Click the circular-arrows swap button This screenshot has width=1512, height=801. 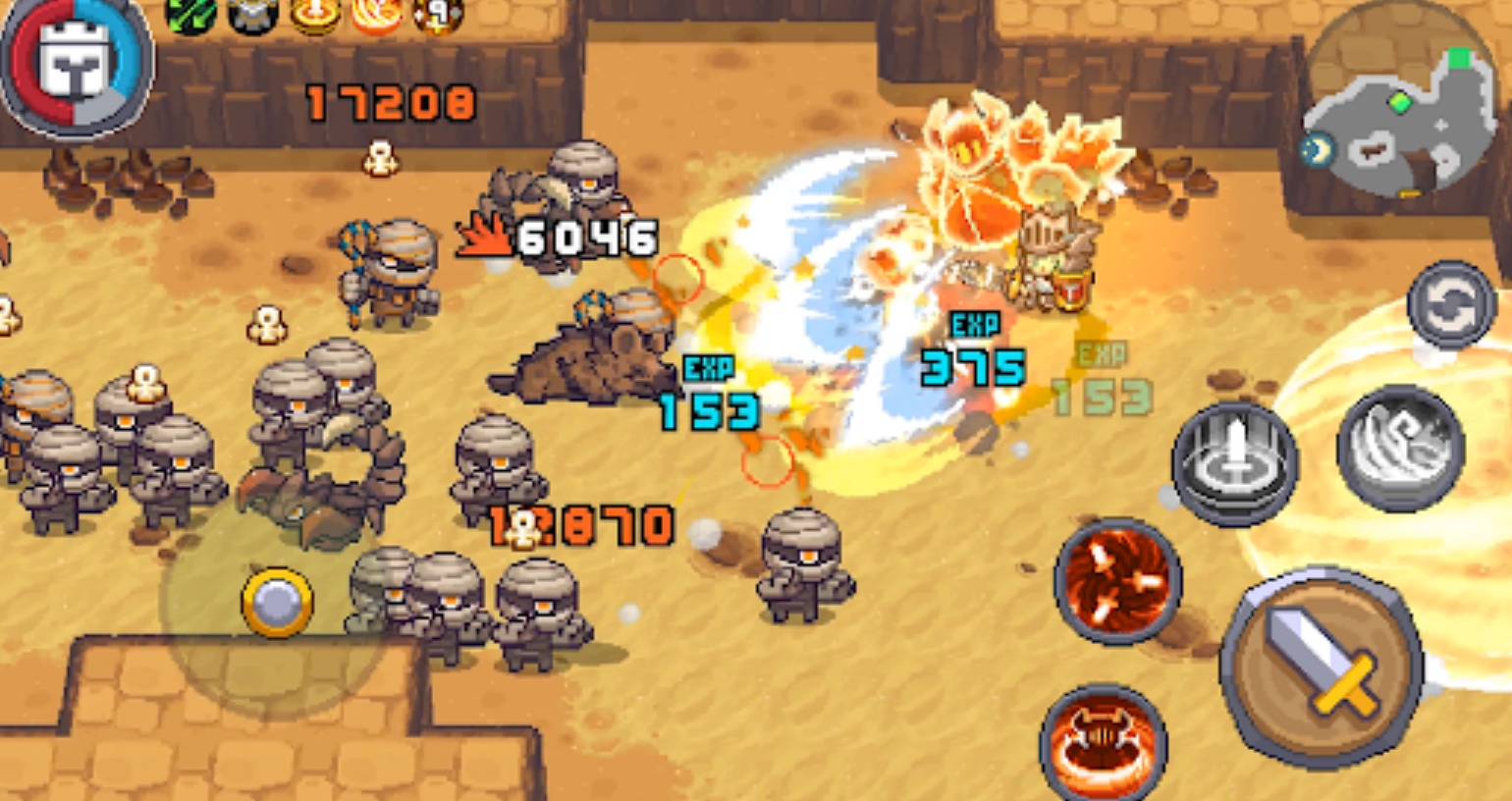point(1450,305)
